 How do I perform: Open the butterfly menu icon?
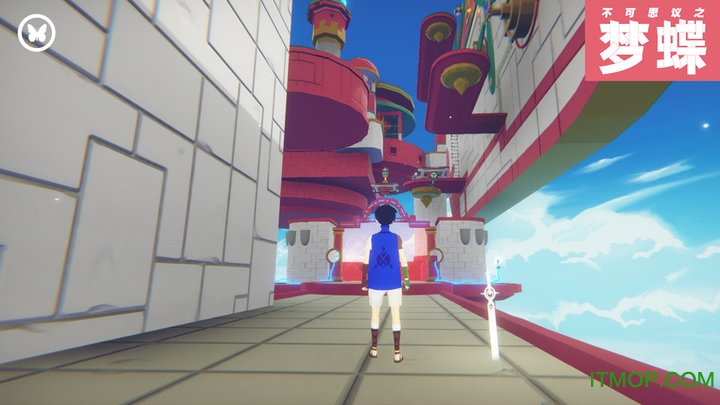pos(37,33)
